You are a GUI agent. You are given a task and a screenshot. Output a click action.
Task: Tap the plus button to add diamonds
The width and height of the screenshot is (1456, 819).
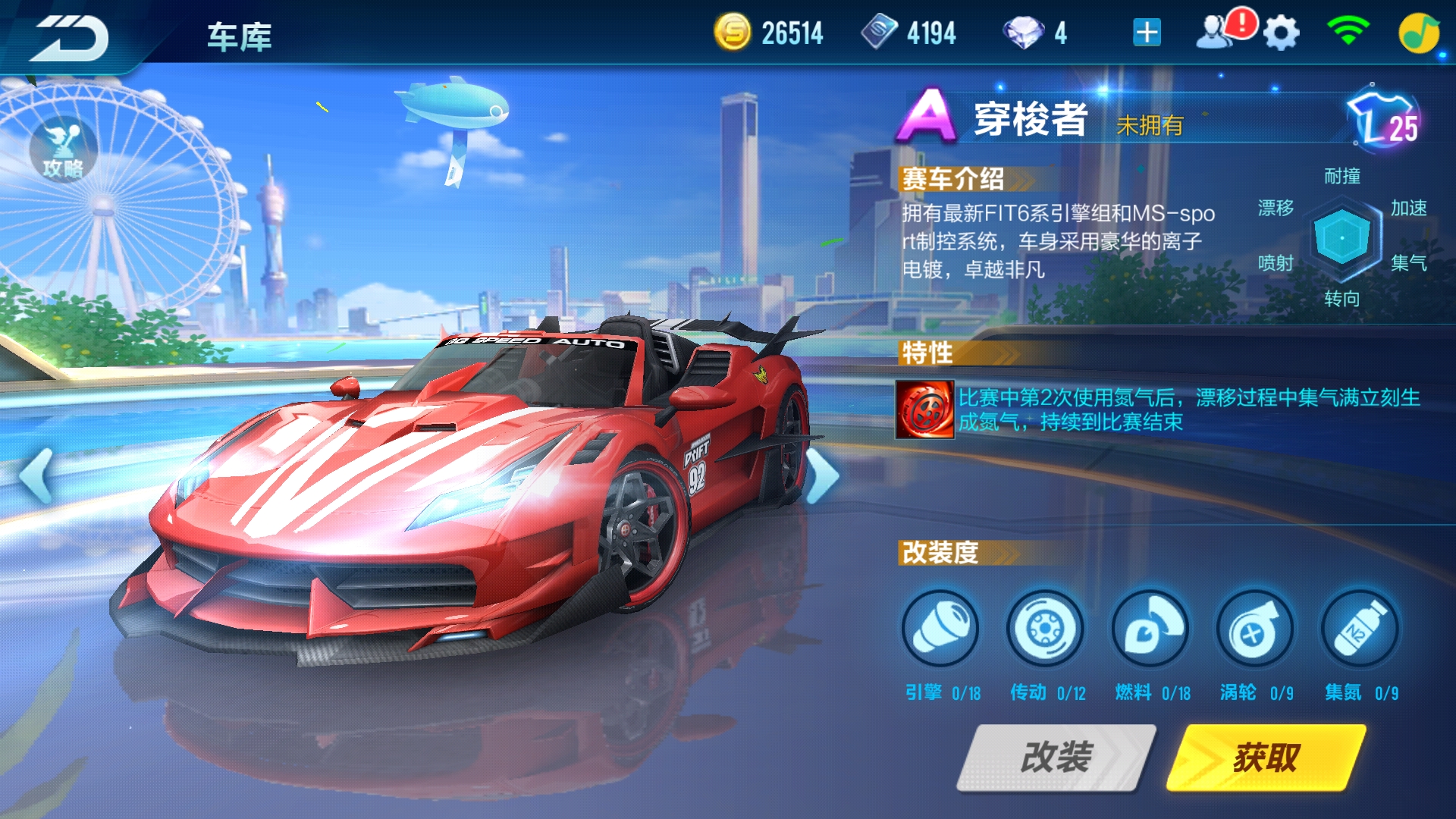pyautogui.click(x=1147, y=32)
